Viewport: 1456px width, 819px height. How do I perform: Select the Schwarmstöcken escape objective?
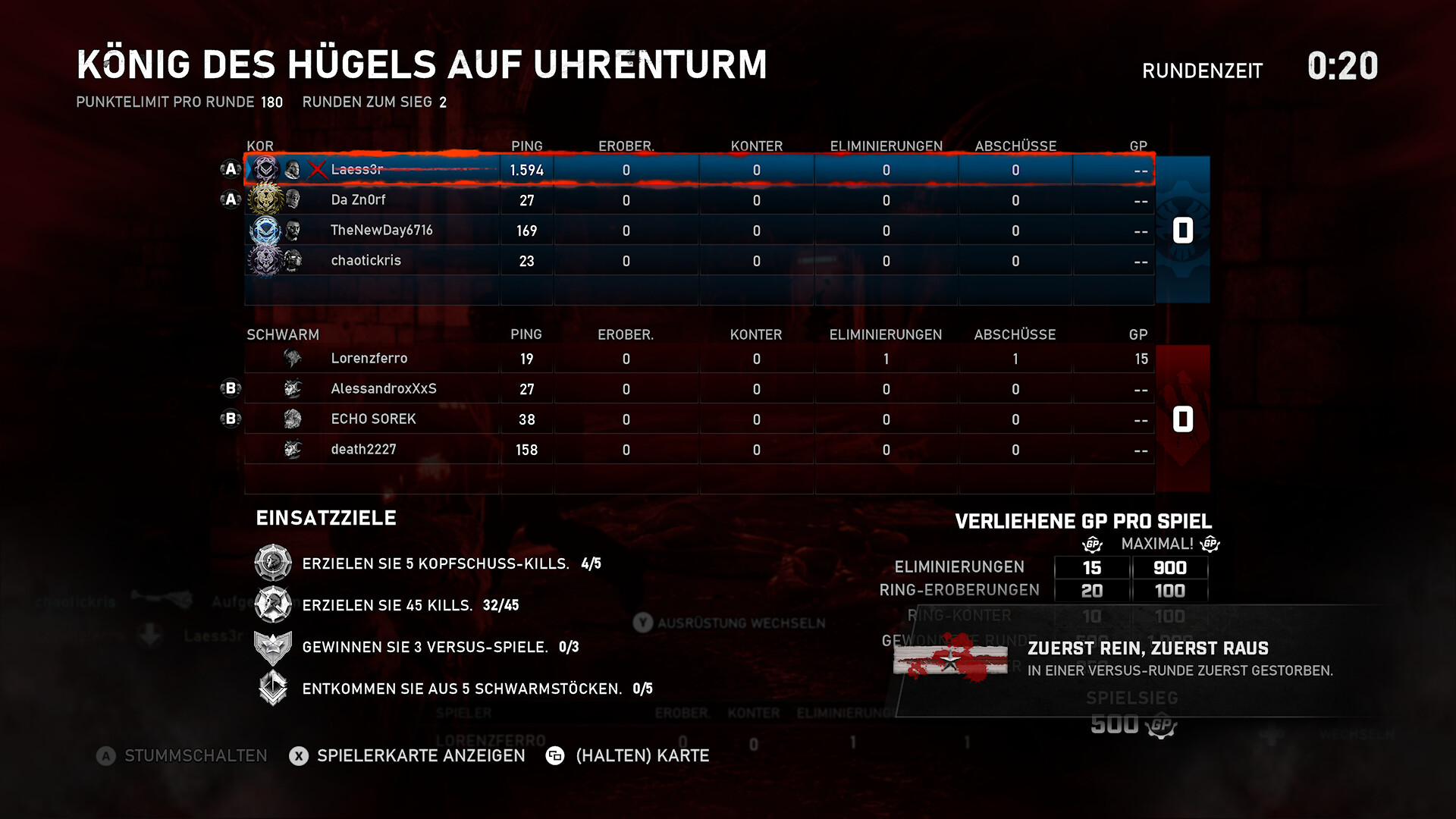tap(461, 689)
